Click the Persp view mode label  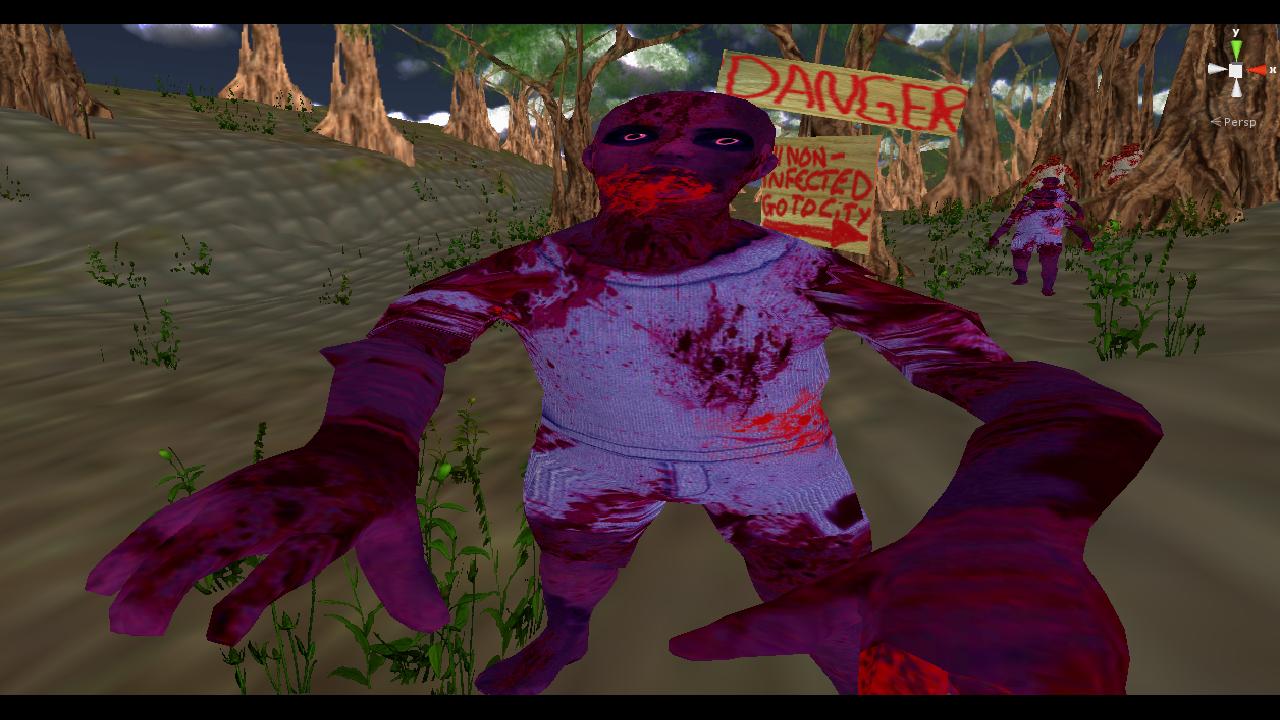click(x=1240, y=123)
